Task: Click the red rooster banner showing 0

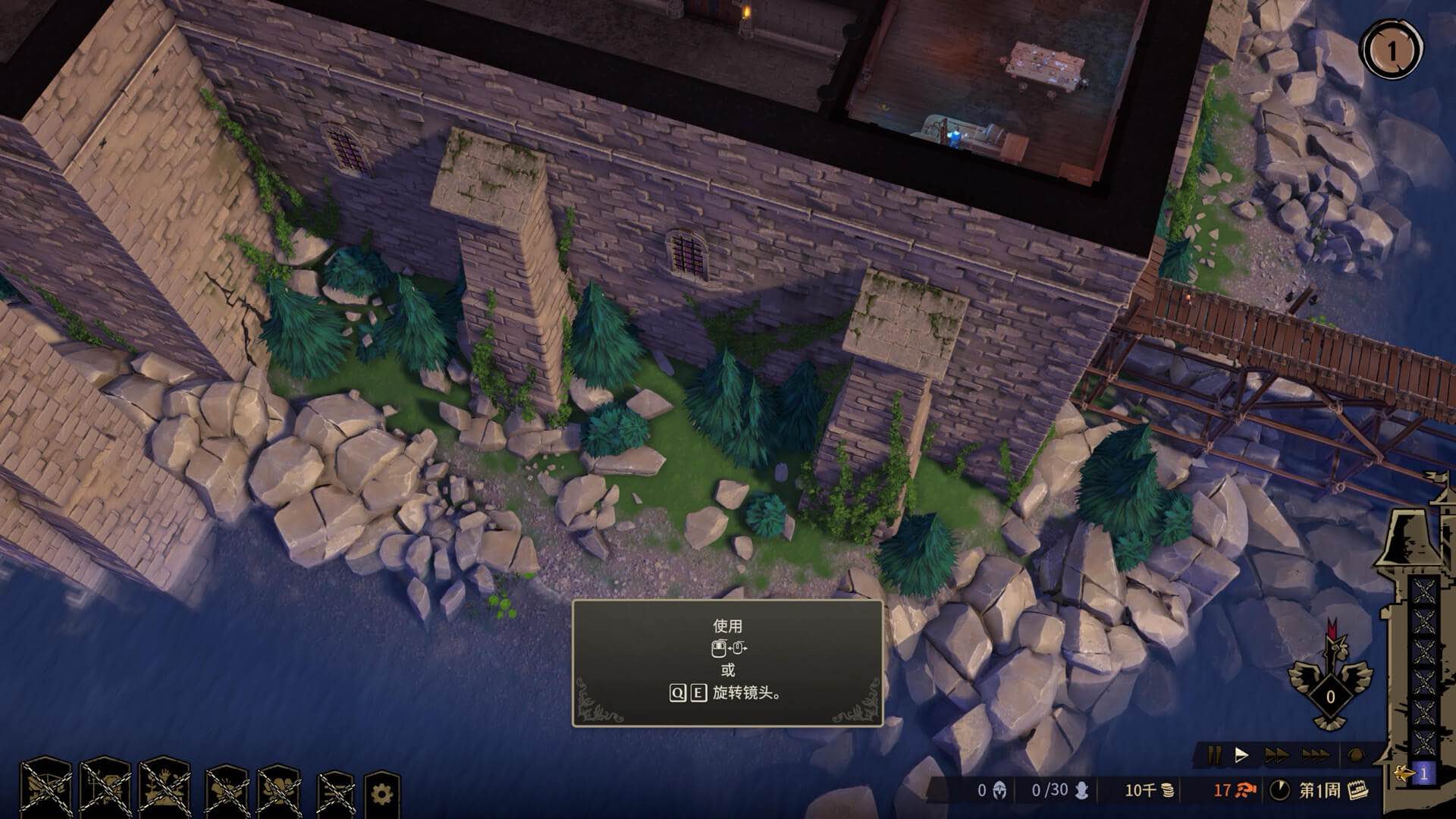Action: tap(1330, 698)
